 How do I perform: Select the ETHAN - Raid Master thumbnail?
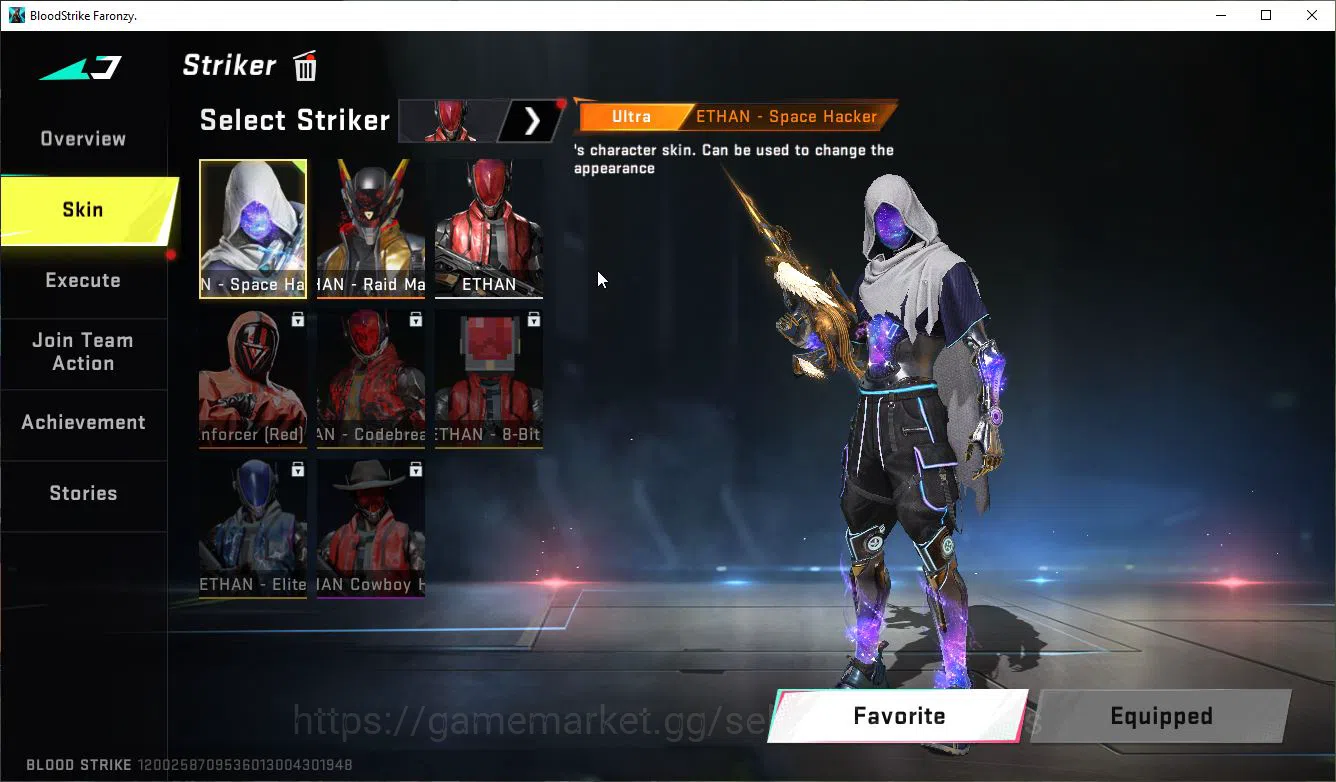(370, 229)
